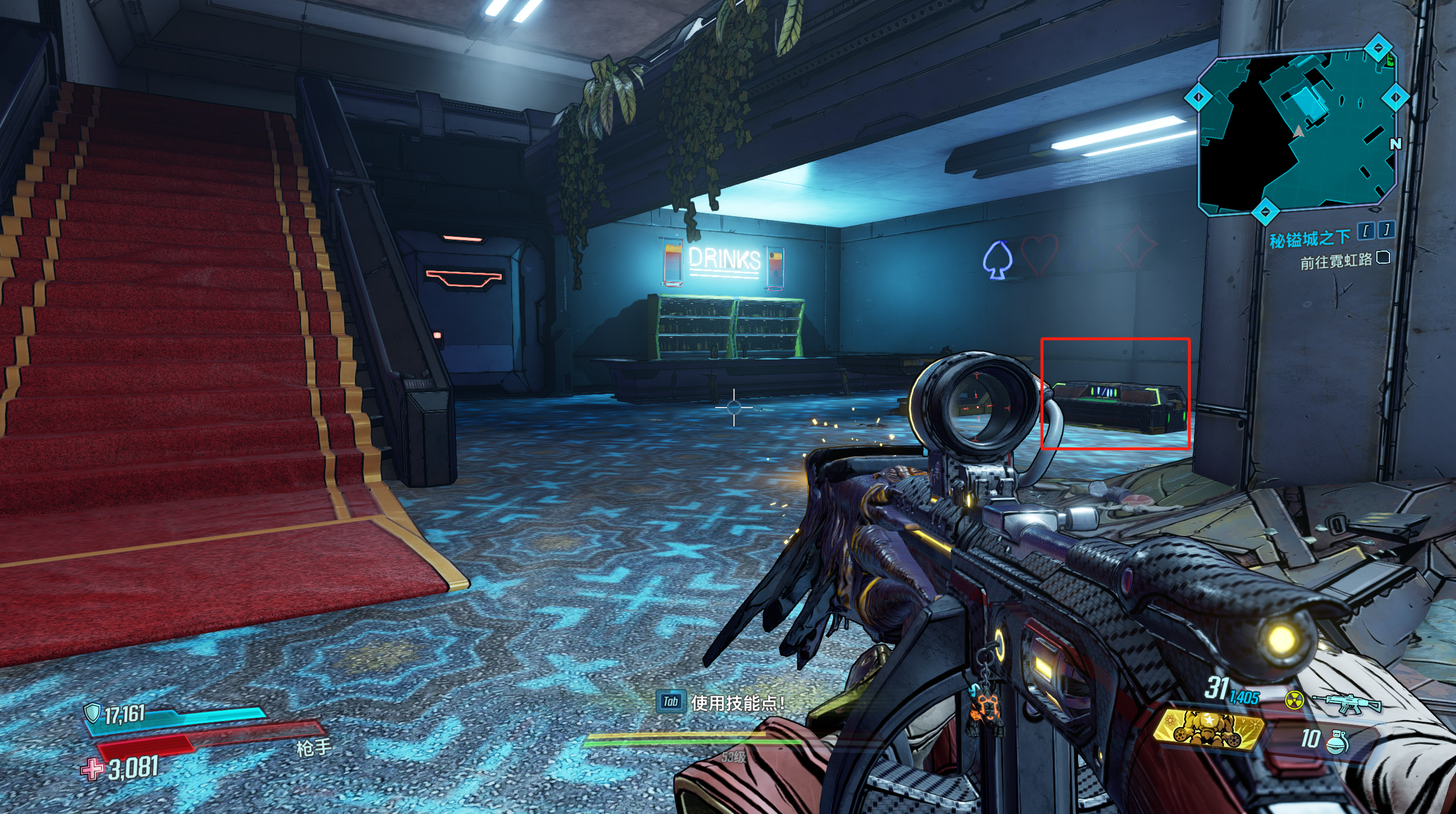Screen dimensions: 1456x814
Task: Select the 秘镒城之下 mission tracker title
Action: 1309,238
